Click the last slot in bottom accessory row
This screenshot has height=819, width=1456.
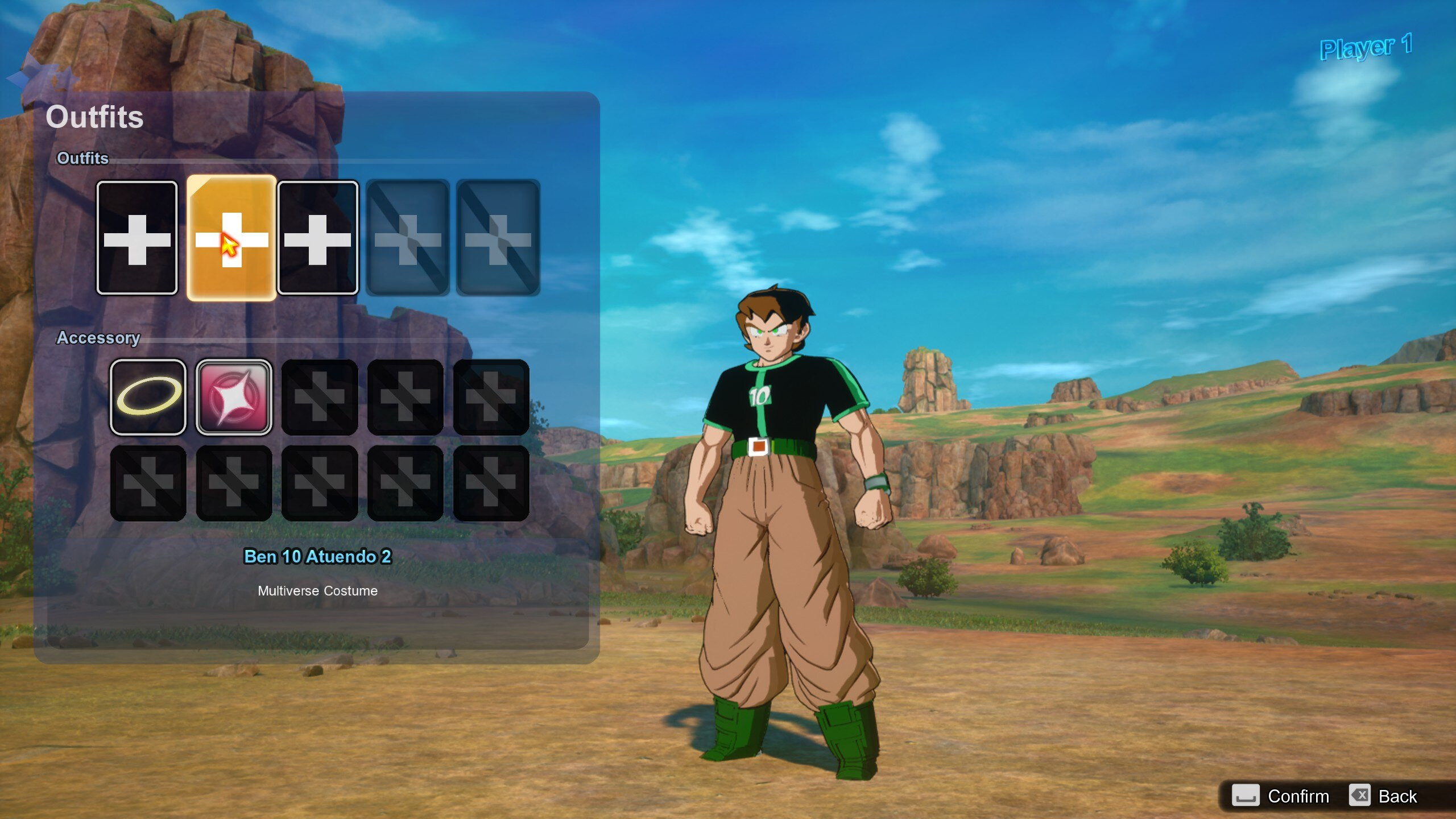tap(490, 483)
